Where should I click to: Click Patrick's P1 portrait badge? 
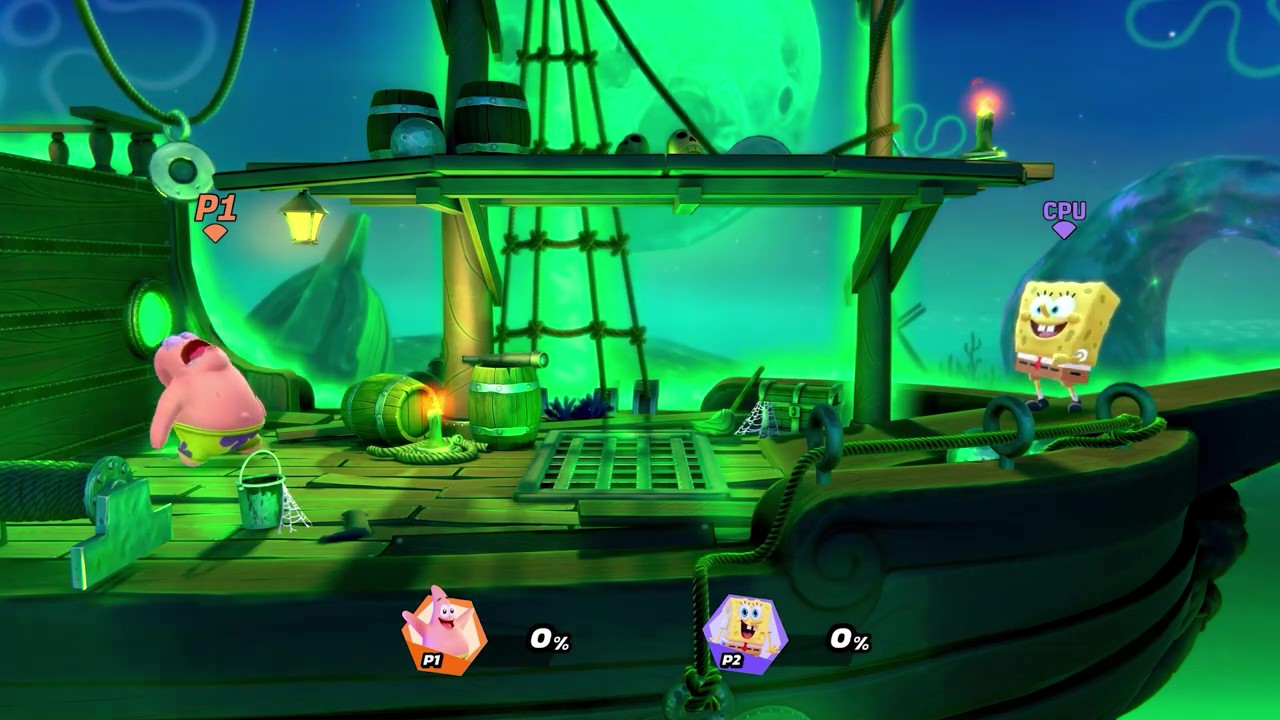coord(443,631)
